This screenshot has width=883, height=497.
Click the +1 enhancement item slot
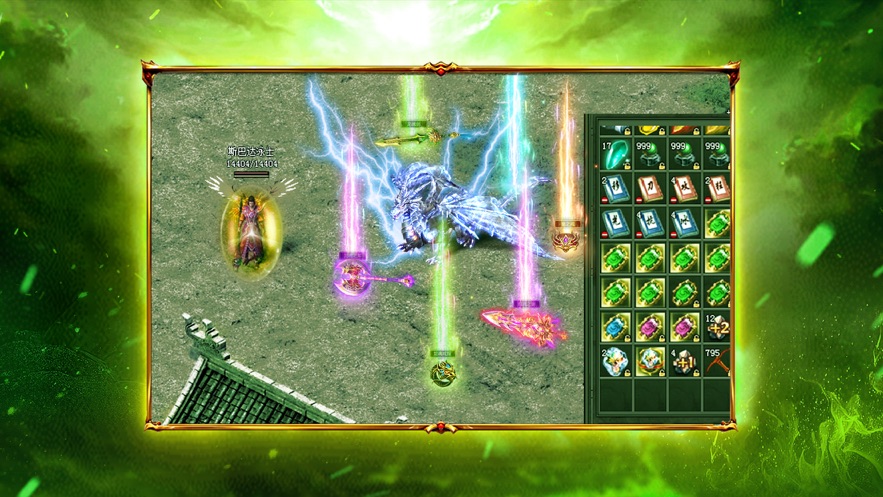tap(685, 361)
